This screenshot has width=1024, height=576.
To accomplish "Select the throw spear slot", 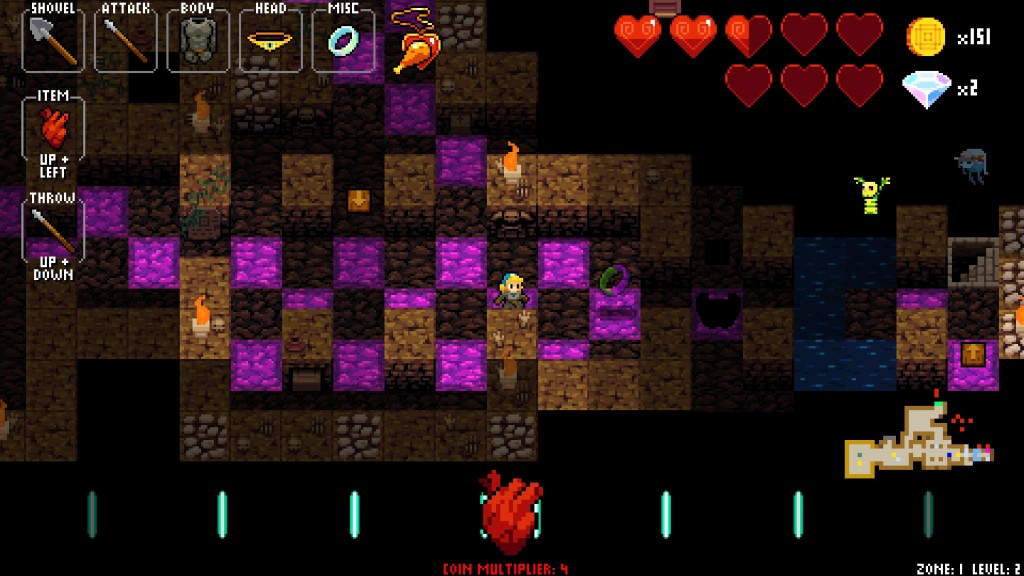I will (x=53, y=231).
